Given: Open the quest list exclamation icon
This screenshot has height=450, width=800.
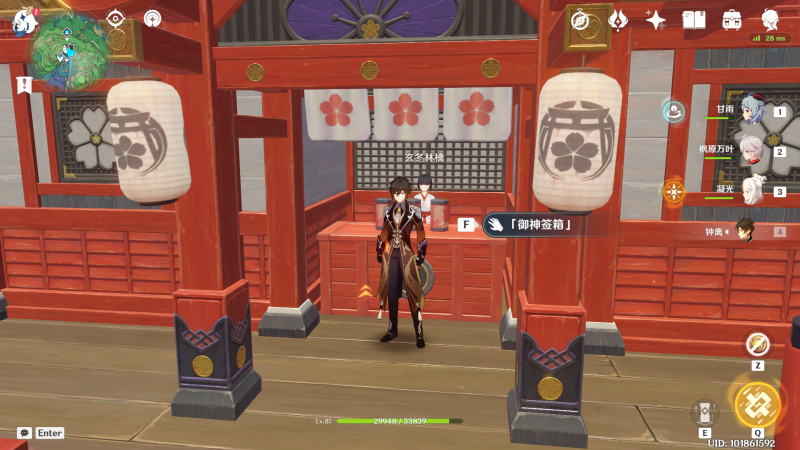Looking at the screenshot, I should click(x=24, y=85).
